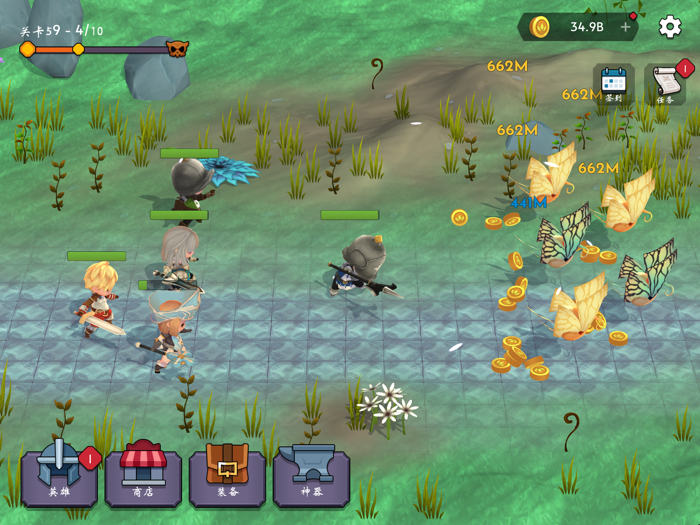Viewport: 700px width, 525px height.
Task: Tap the plus button beside gold count
Action: [626, 27]
